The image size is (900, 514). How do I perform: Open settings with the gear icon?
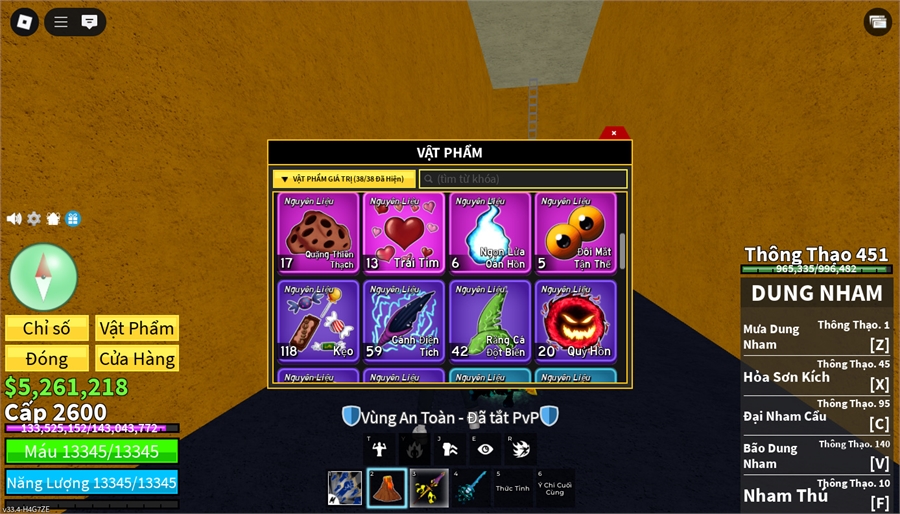[x=34, y=218]
